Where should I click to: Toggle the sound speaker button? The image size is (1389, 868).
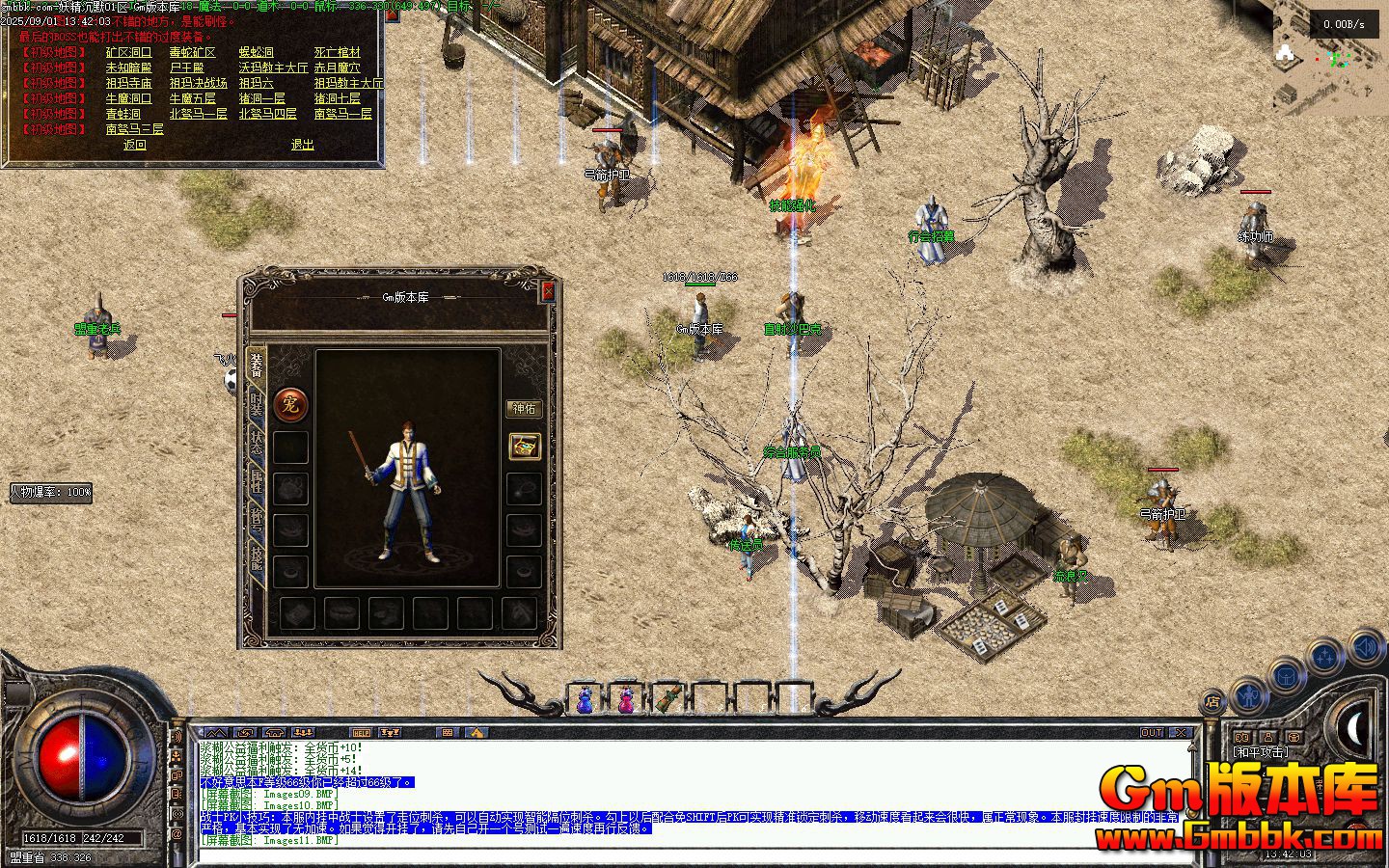[1366, 645]
